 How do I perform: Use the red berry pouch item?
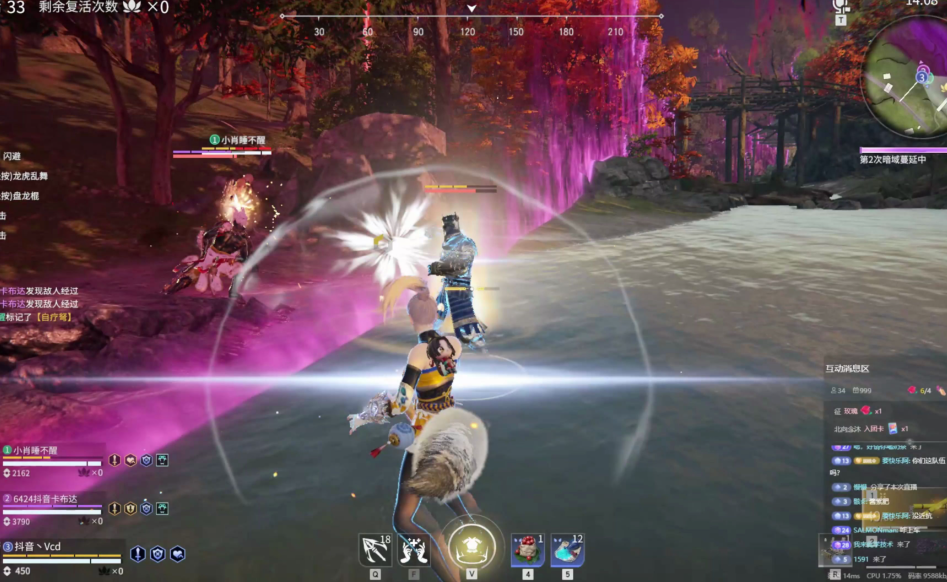[527, 550]
